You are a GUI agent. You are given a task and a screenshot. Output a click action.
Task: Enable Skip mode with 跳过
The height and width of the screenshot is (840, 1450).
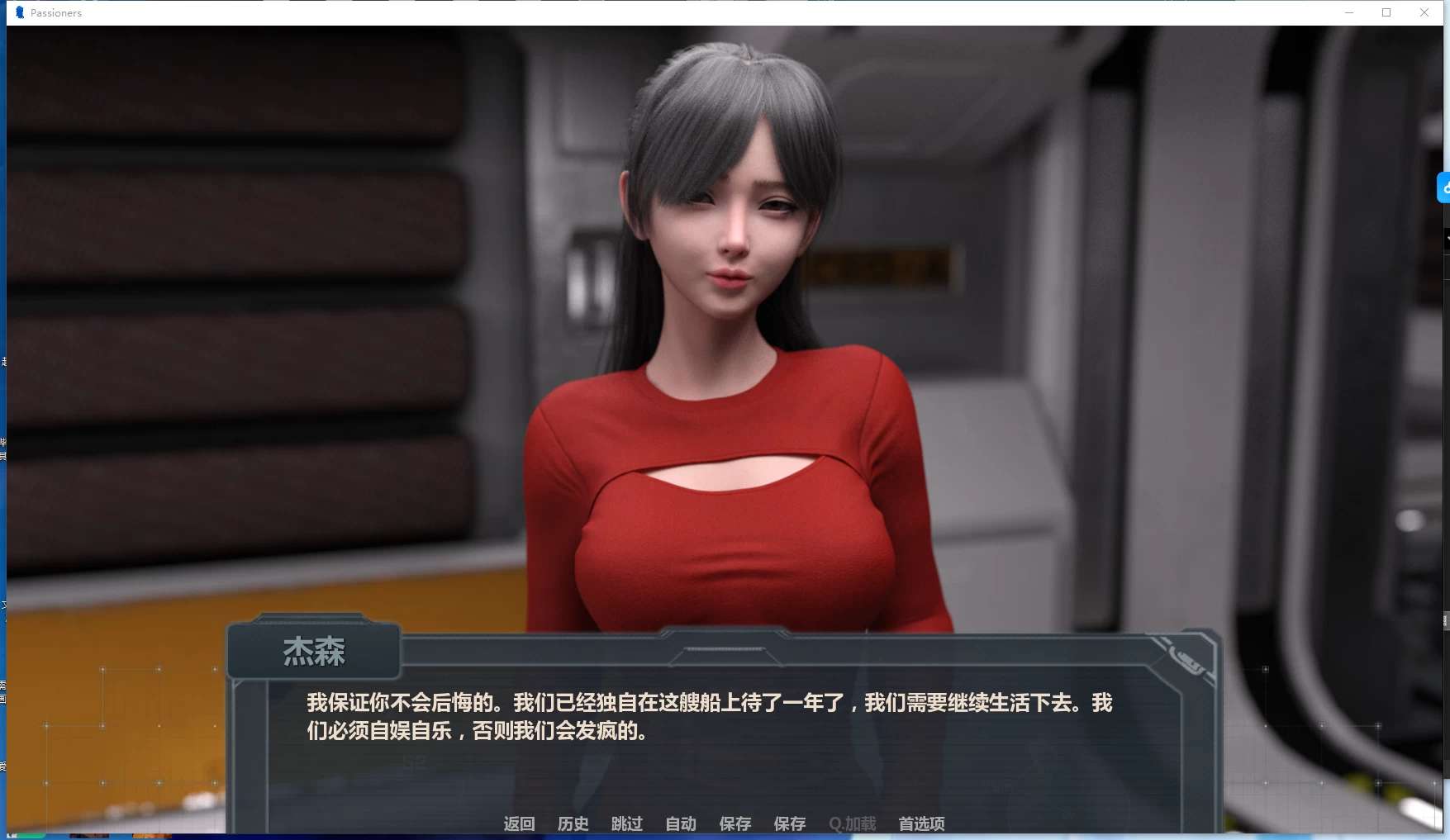626,823
